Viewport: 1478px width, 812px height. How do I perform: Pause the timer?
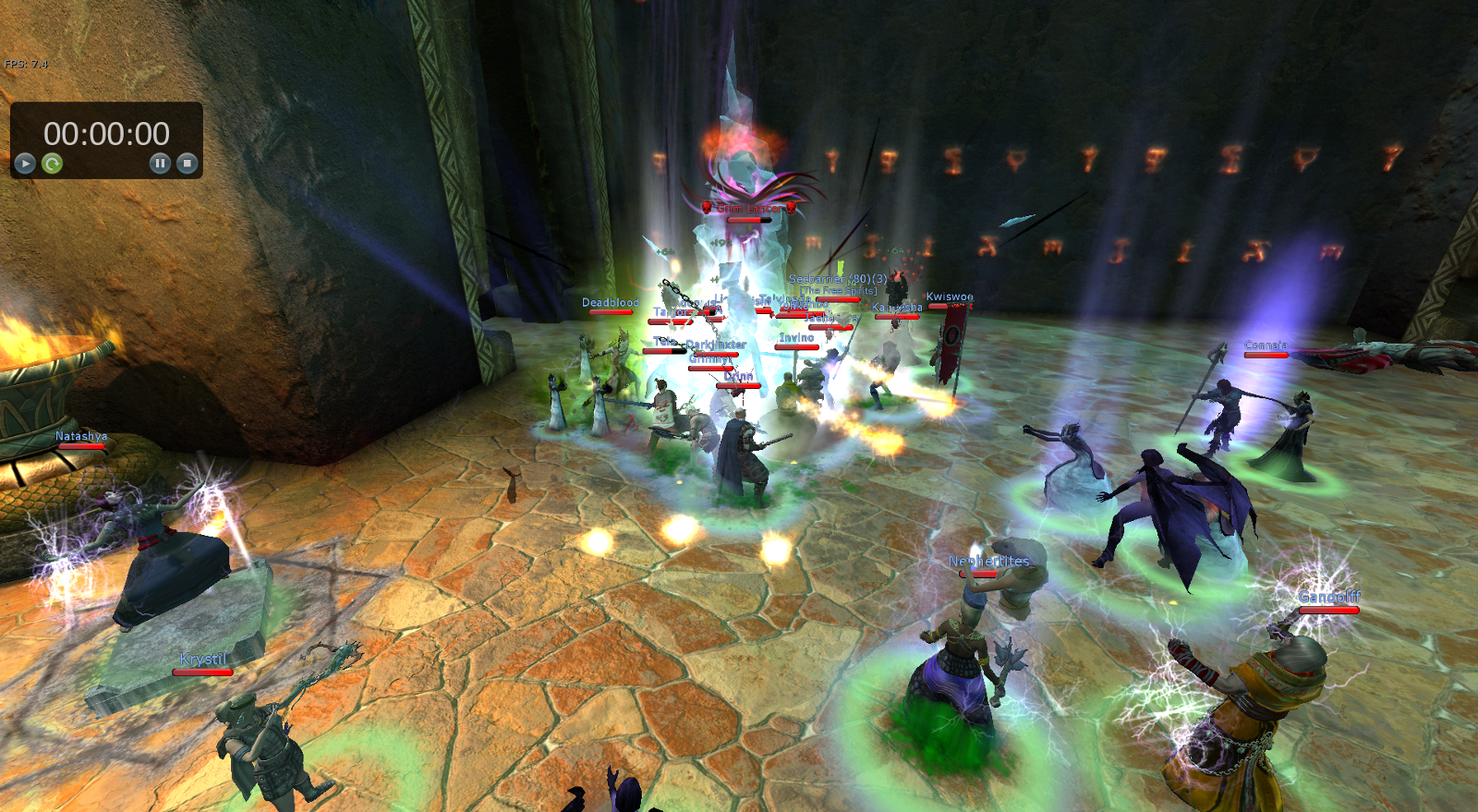pyautogui.click(x=160, y=164)
